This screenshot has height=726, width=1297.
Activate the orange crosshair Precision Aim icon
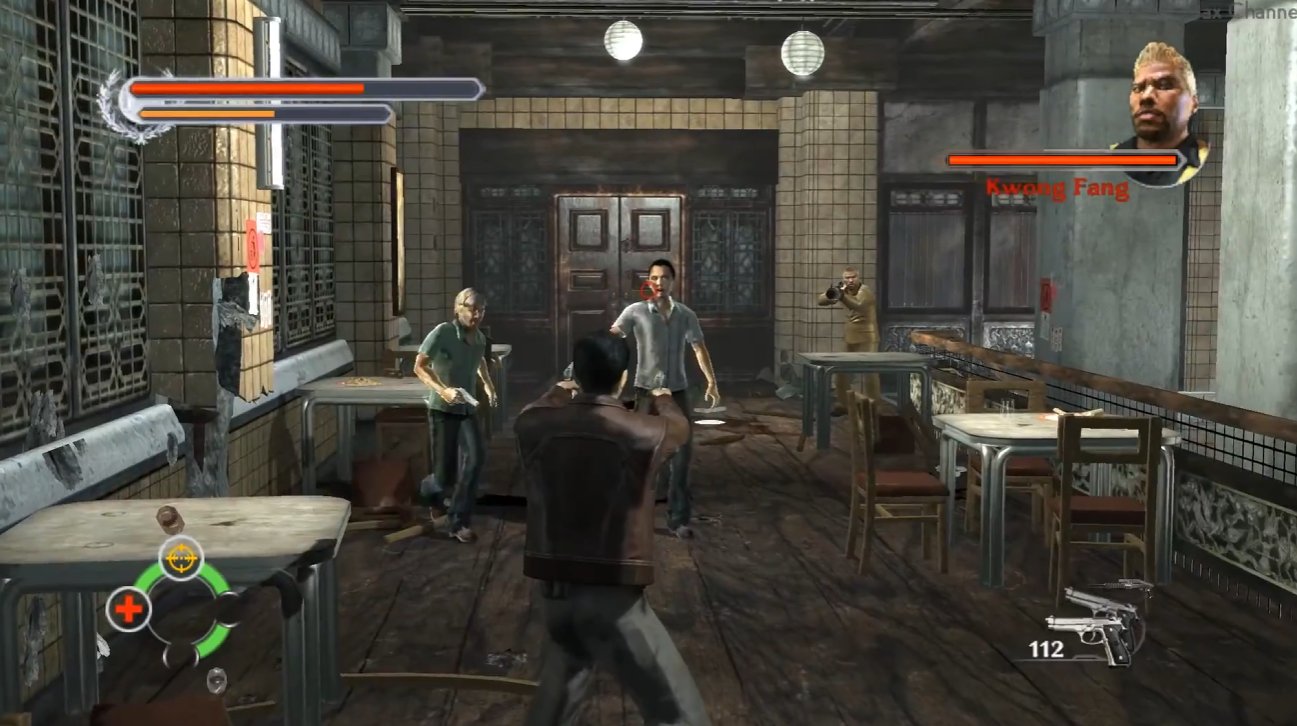pos(181,558)
